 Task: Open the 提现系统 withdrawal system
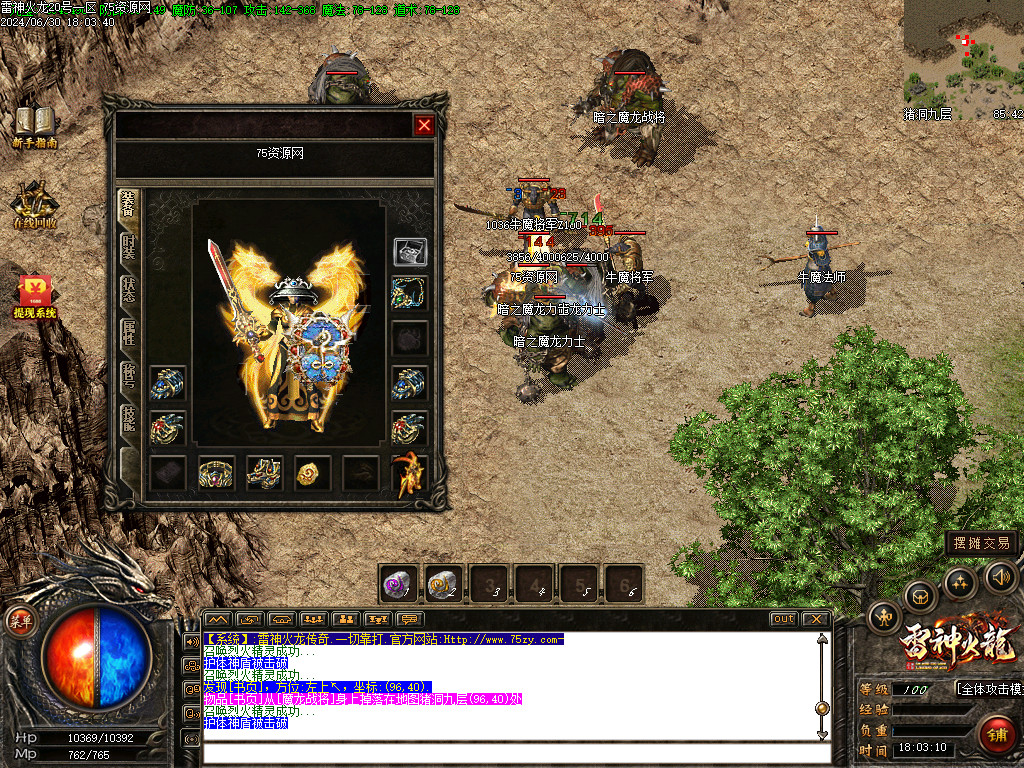coord(35,297)
